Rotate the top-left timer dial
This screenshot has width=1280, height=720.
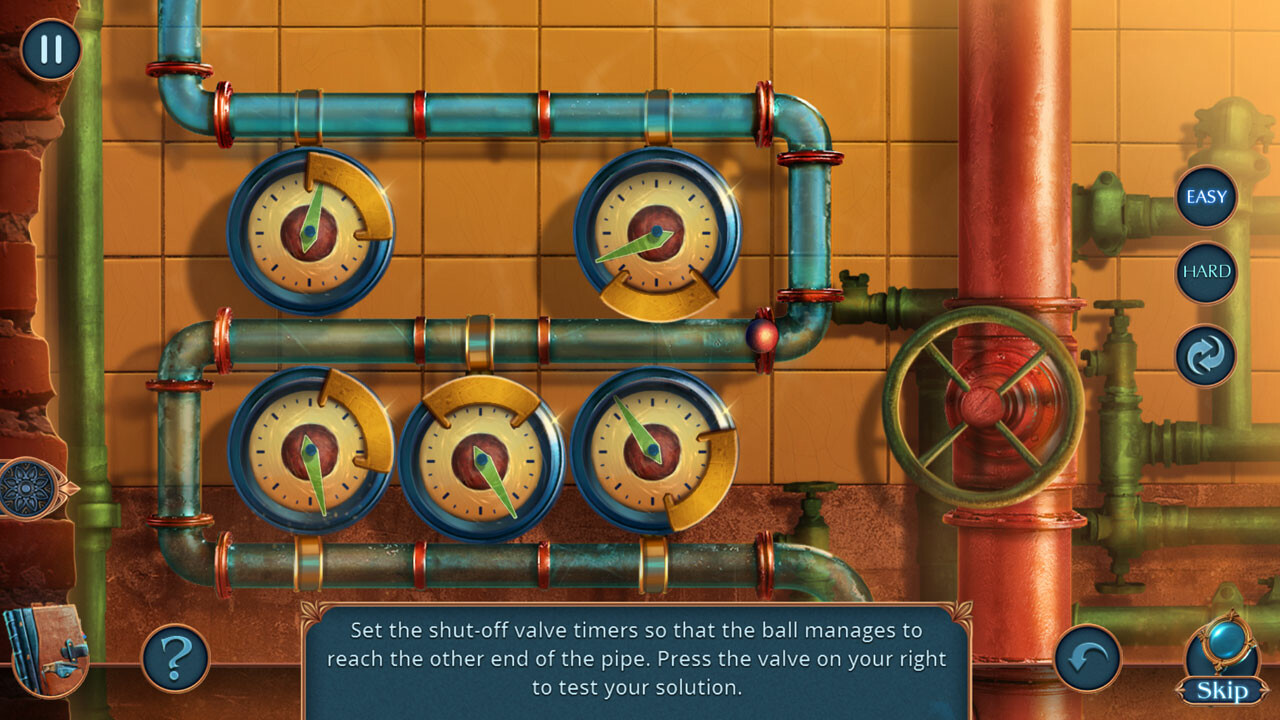[x=310, y=230]
